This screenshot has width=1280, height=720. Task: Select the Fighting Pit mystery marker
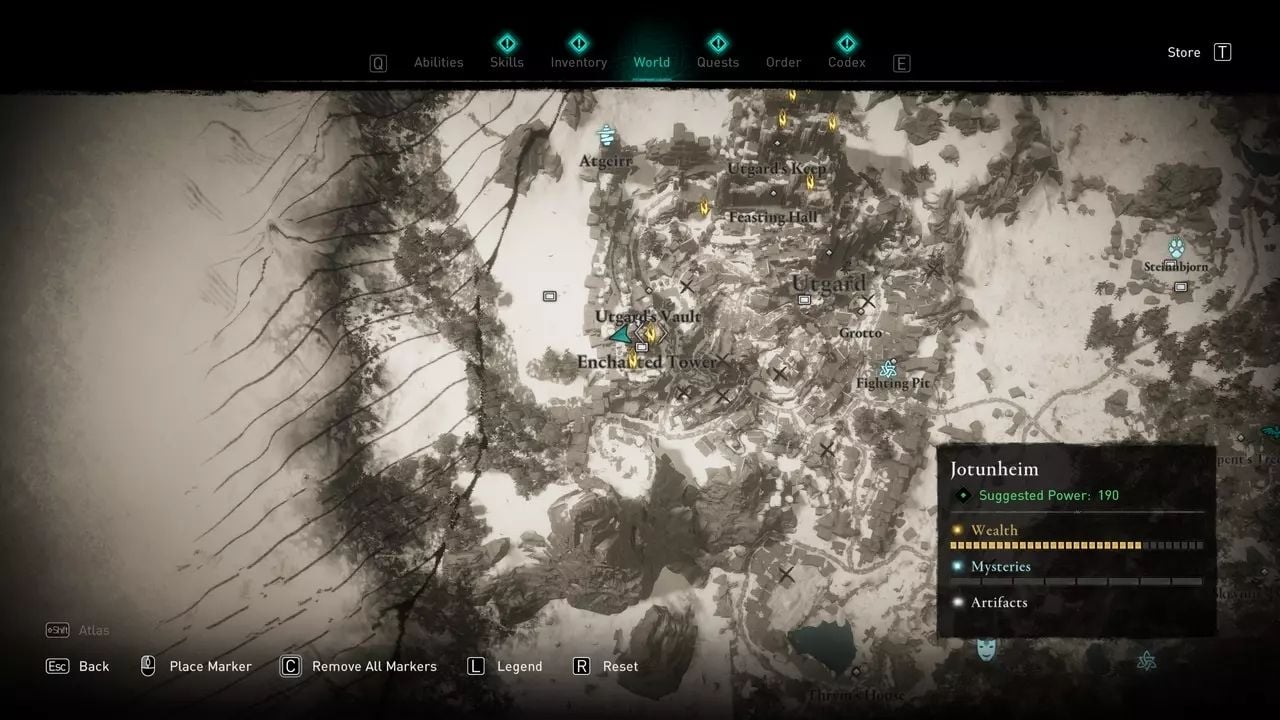click(887, 368)
